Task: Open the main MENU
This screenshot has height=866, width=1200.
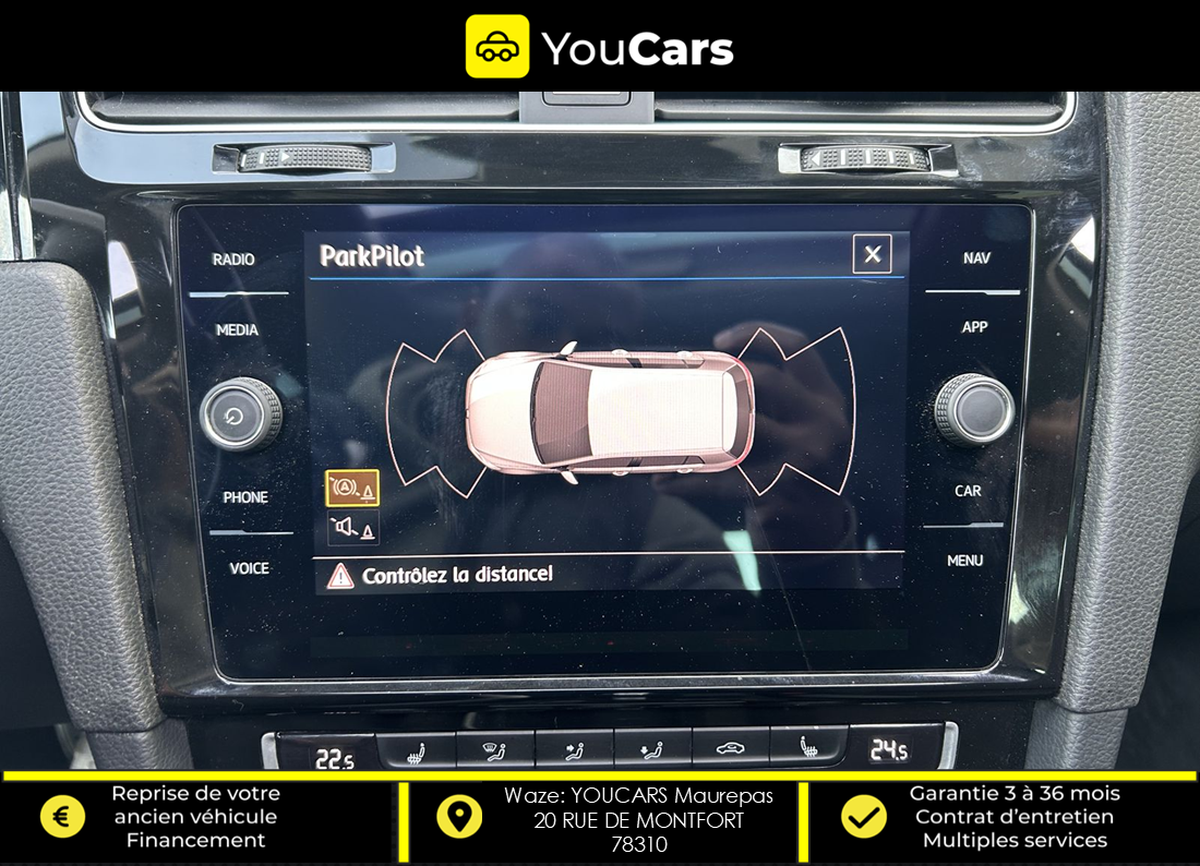Action: pyautogui.click(x=965, y=561)
